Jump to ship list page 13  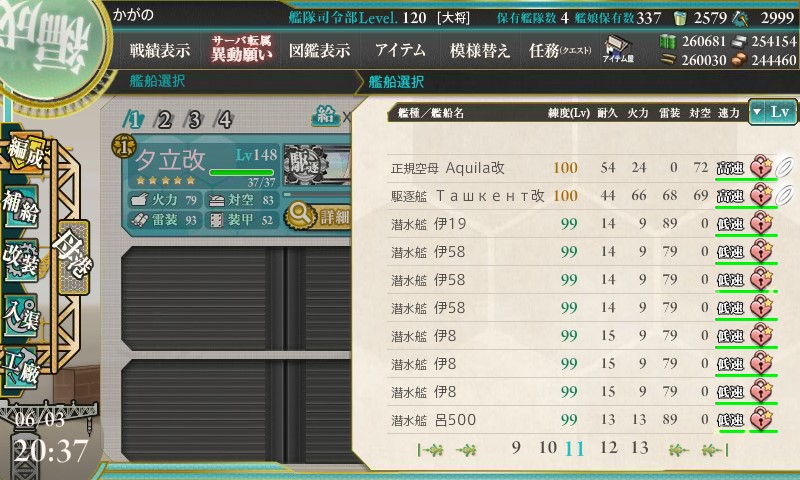(640, 447)
